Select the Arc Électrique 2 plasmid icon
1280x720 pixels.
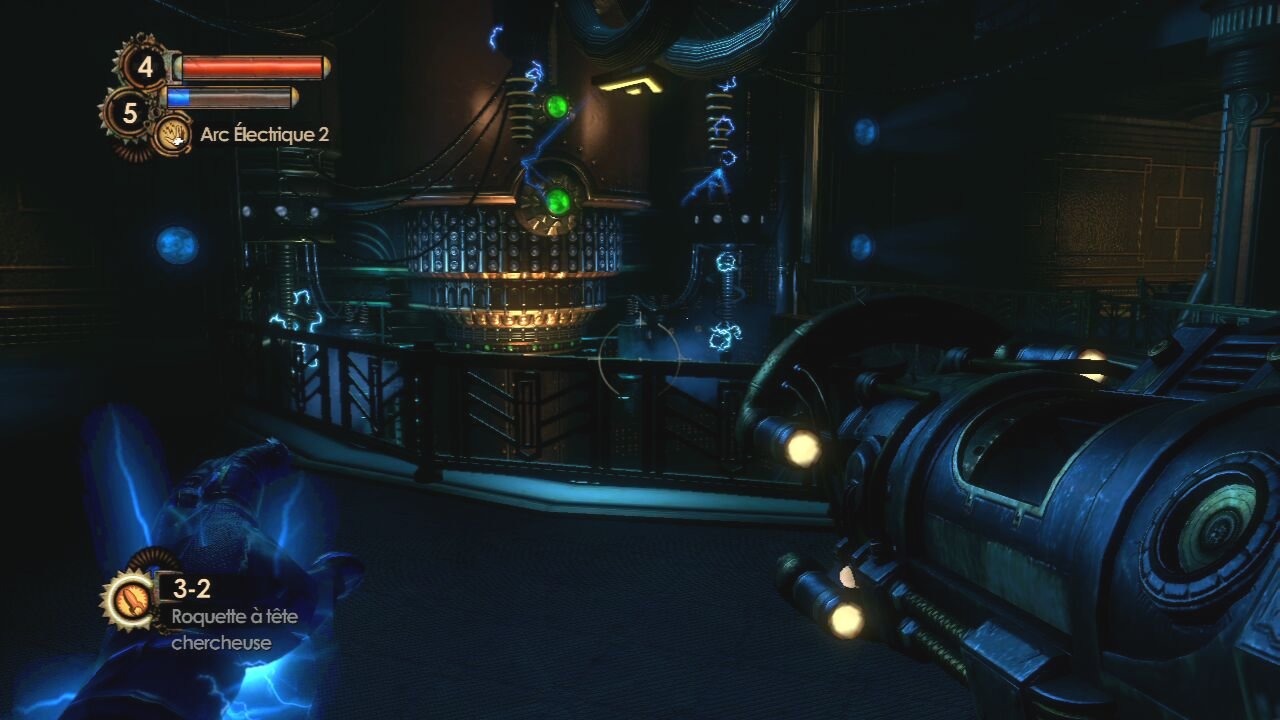tap(174, 134)
